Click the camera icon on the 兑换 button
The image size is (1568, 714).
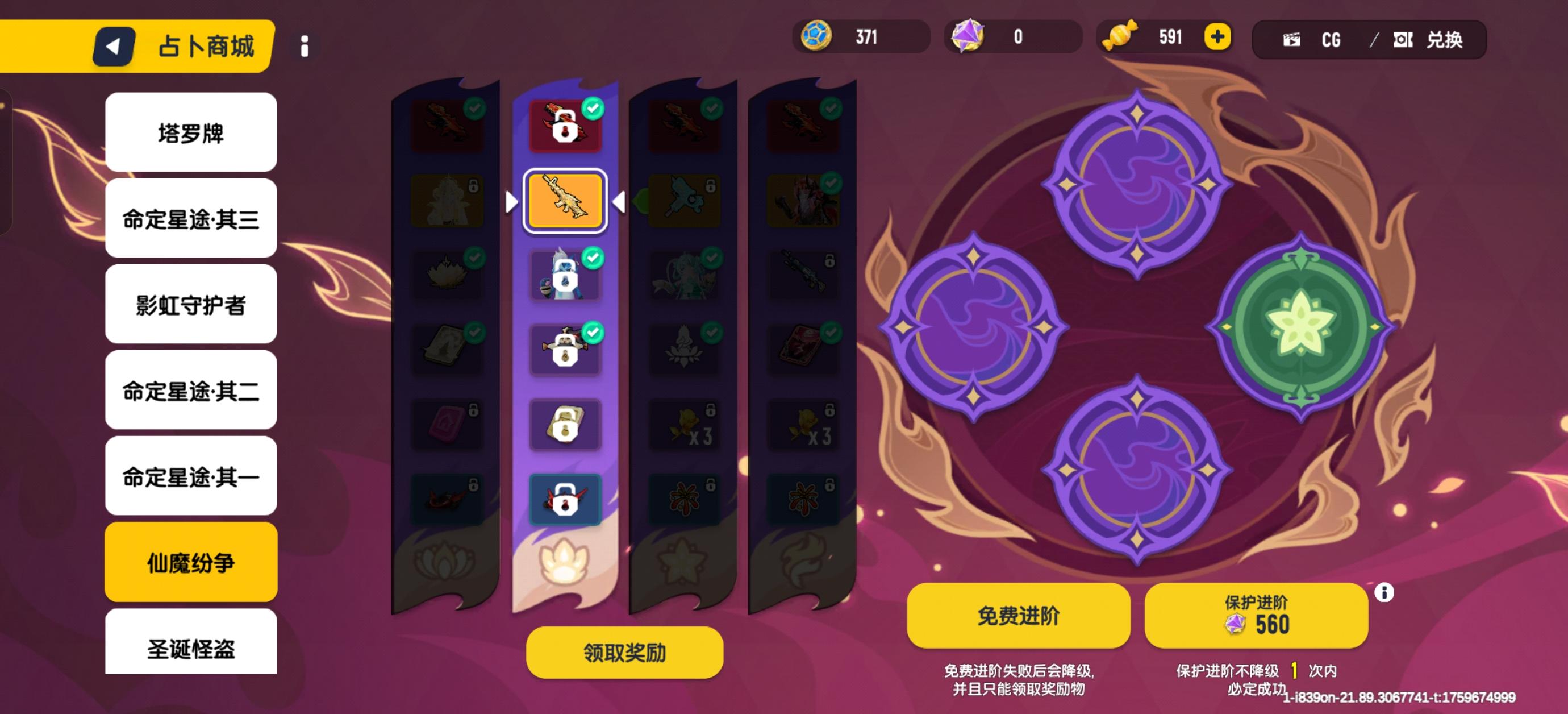pyautogui.click(x=1403, y=39)
